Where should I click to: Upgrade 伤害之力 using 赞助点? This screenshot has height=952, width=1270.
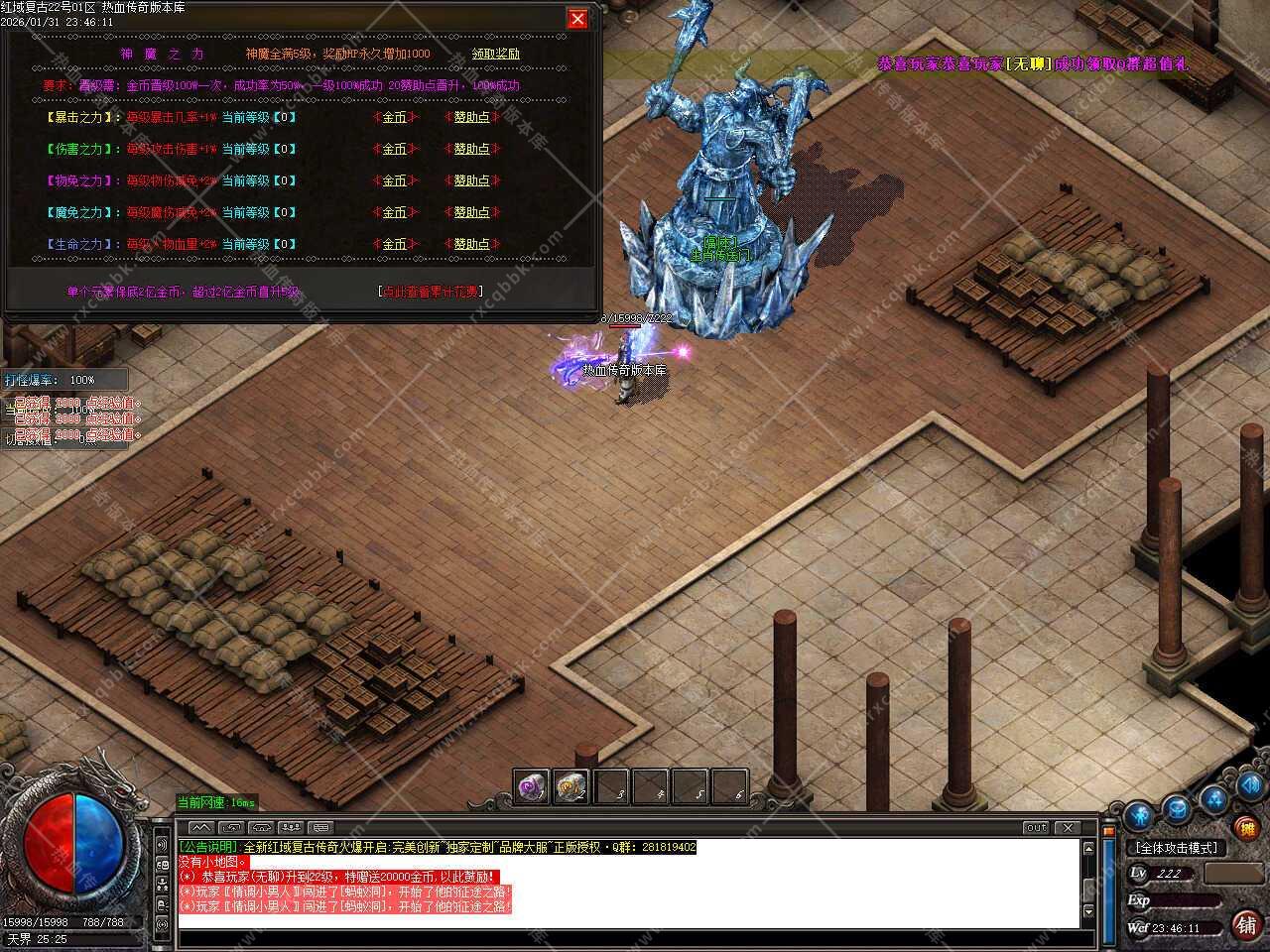472,149
